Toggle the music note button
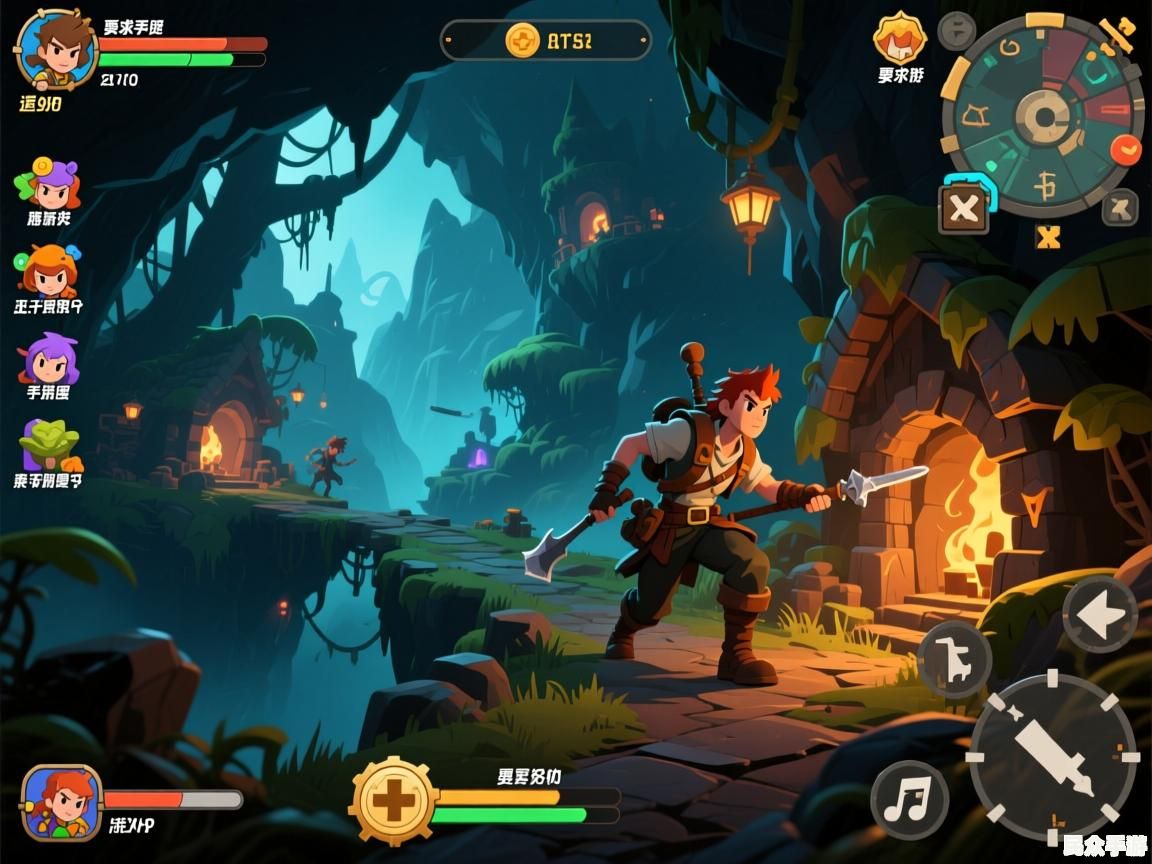Viewport: 1152px width, 864px height. click(909, 800)
